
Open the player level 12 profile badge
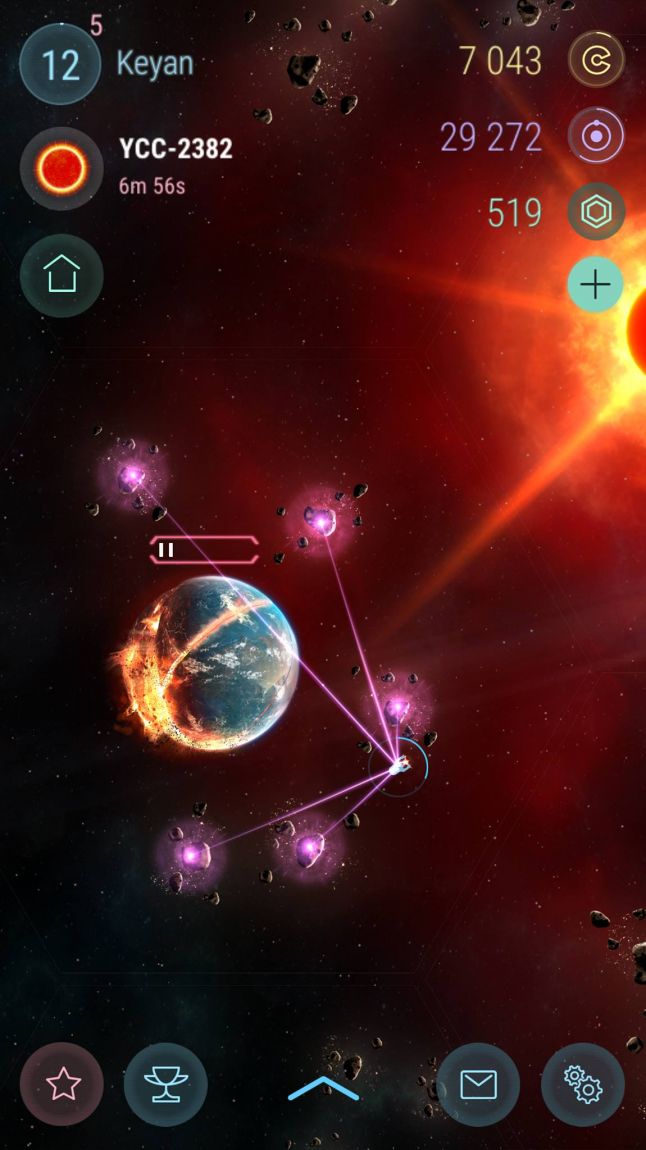point(60,65)
